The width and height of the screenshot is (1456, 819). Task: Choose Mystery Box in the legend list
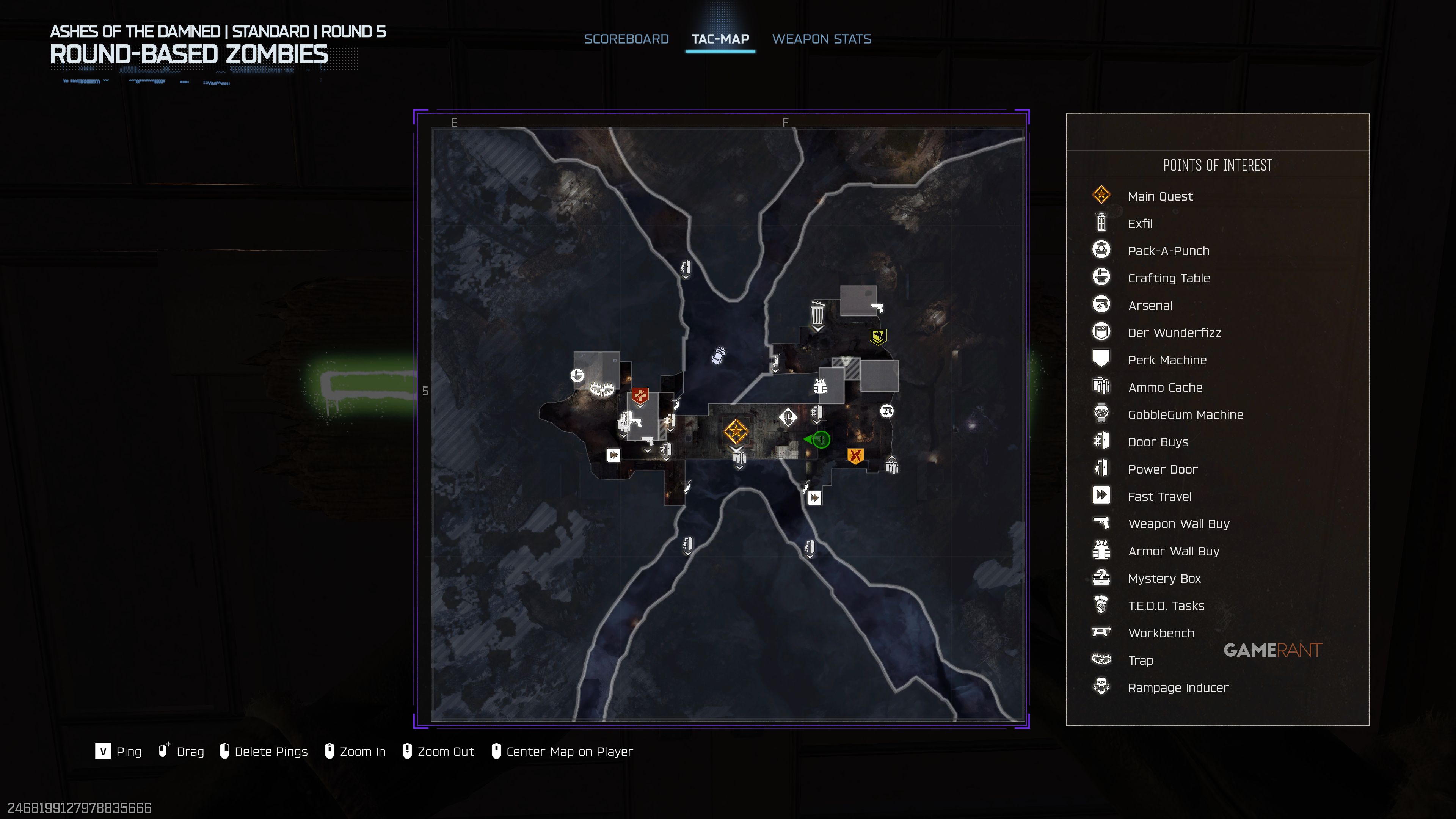[1164, 579]
